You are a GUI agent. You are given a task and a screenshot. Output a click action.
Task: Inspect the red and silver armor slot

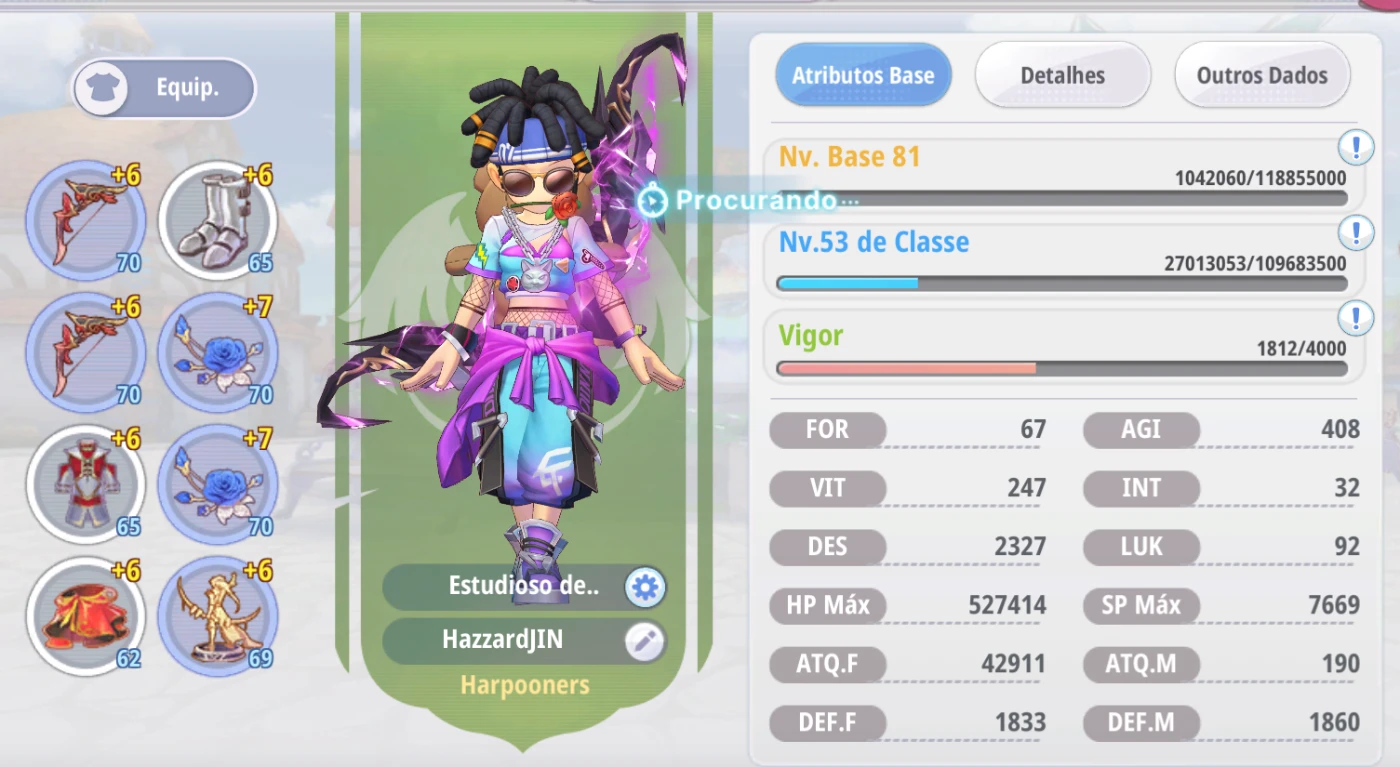(86, 484)
